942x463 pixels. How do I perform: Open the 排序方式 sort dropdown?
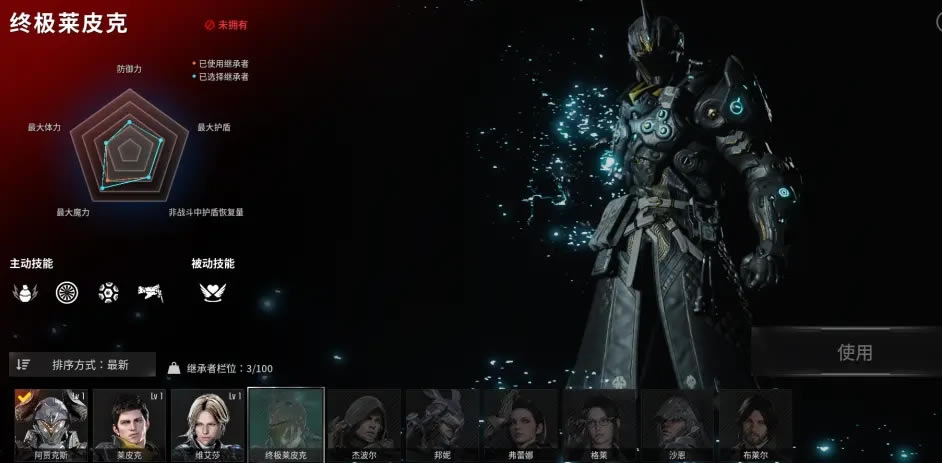83,365
